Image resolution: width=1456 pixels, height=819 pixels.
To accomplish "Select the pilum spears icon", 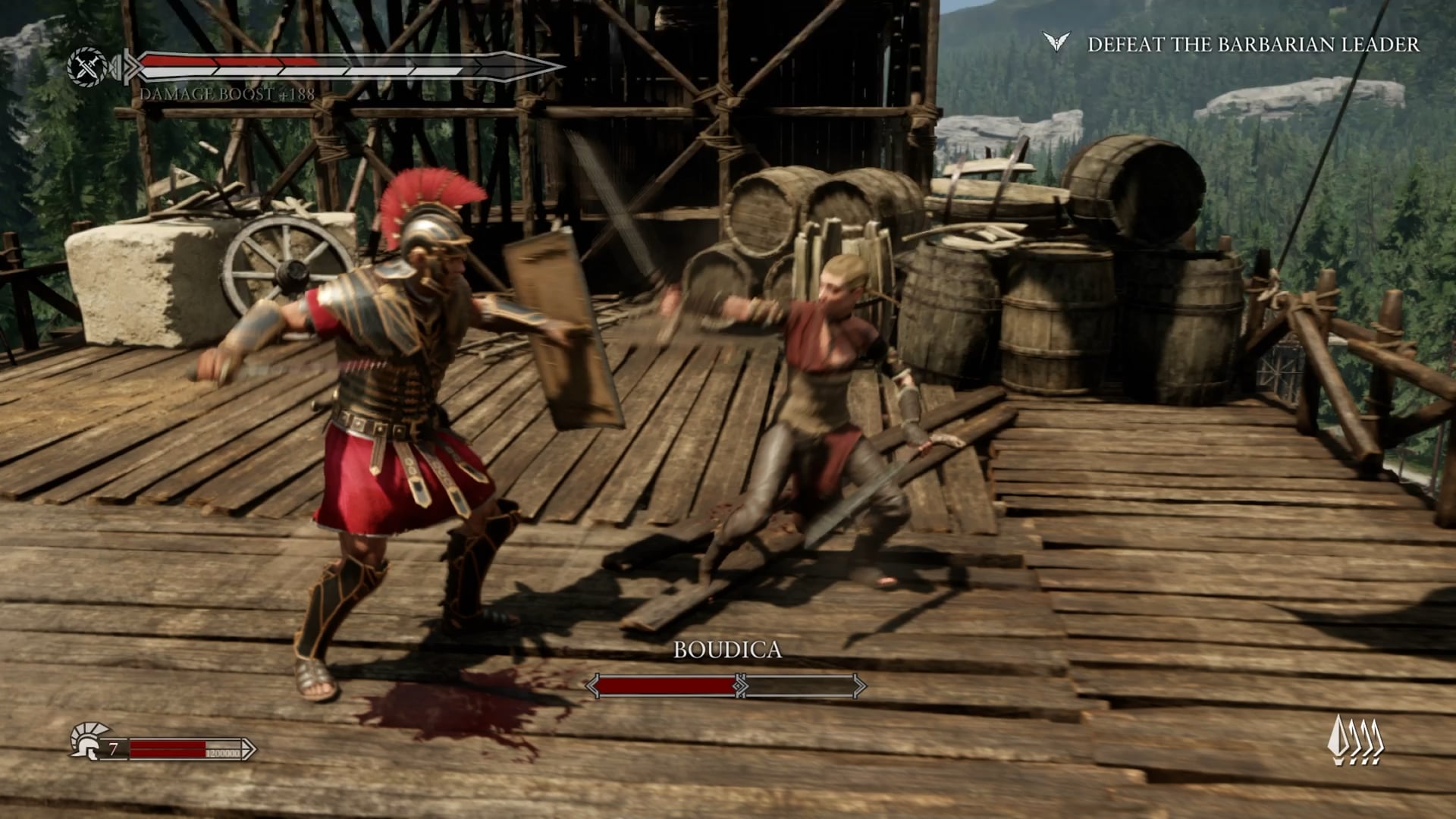I will [1356, 740].
